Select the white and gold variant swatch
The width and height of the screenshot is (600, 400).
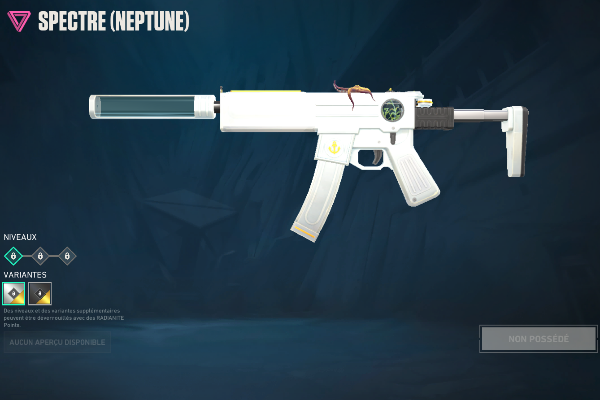(x=14, y=293)
